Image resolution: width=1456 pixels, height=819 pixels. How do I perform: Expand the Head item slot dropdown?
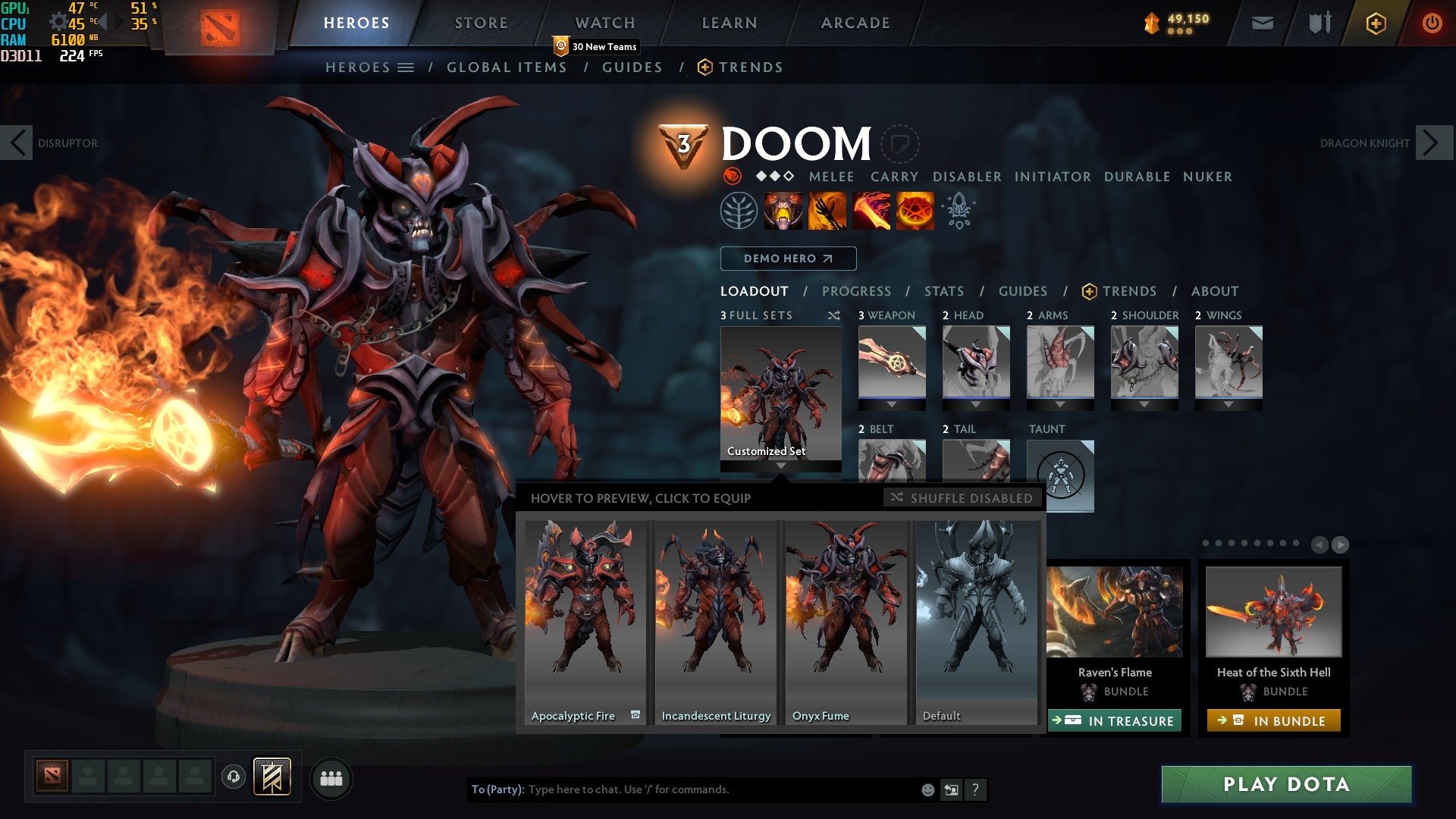click(976, 404)
